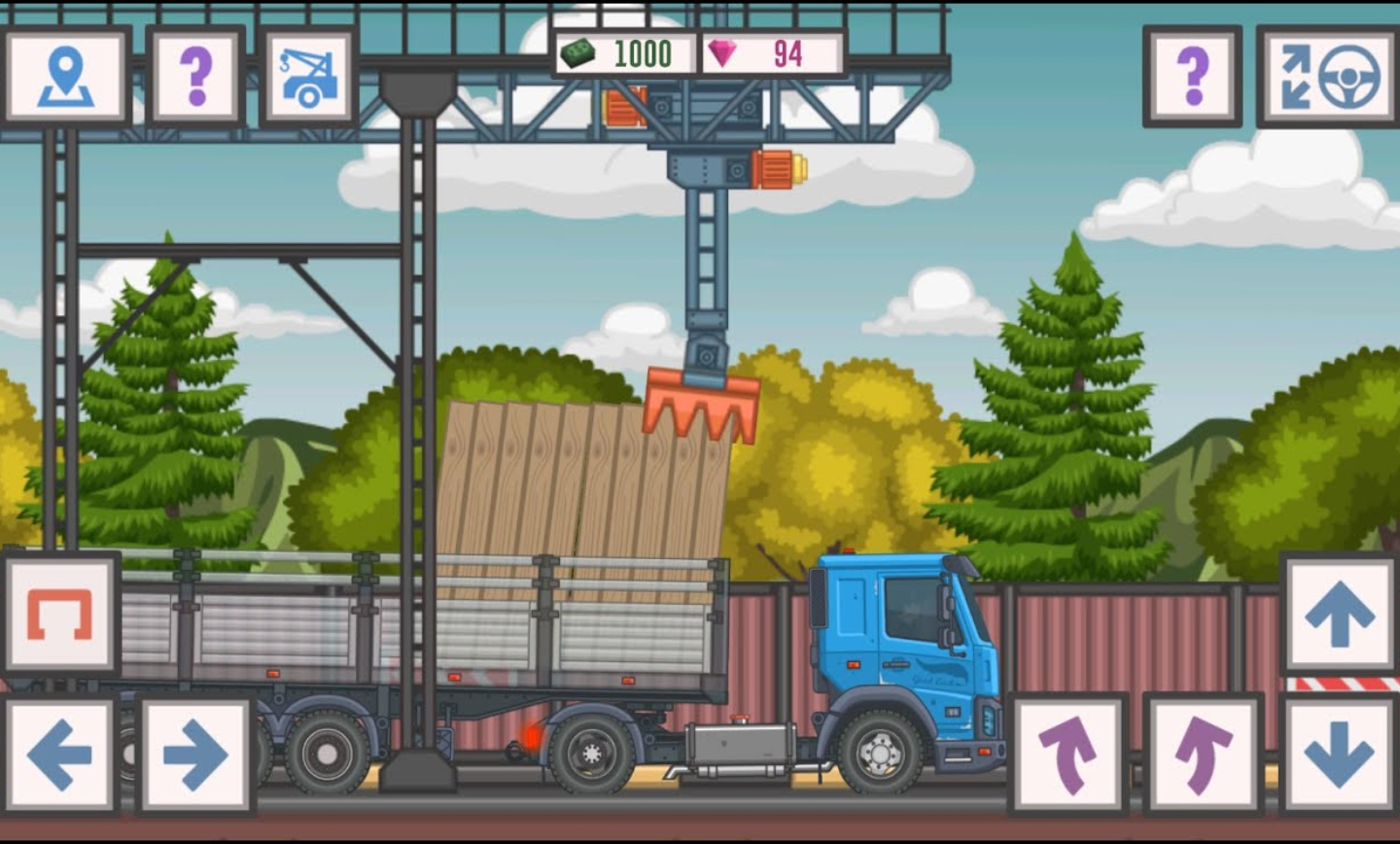Select the purple arrow curving right

tap(1204, 755)
